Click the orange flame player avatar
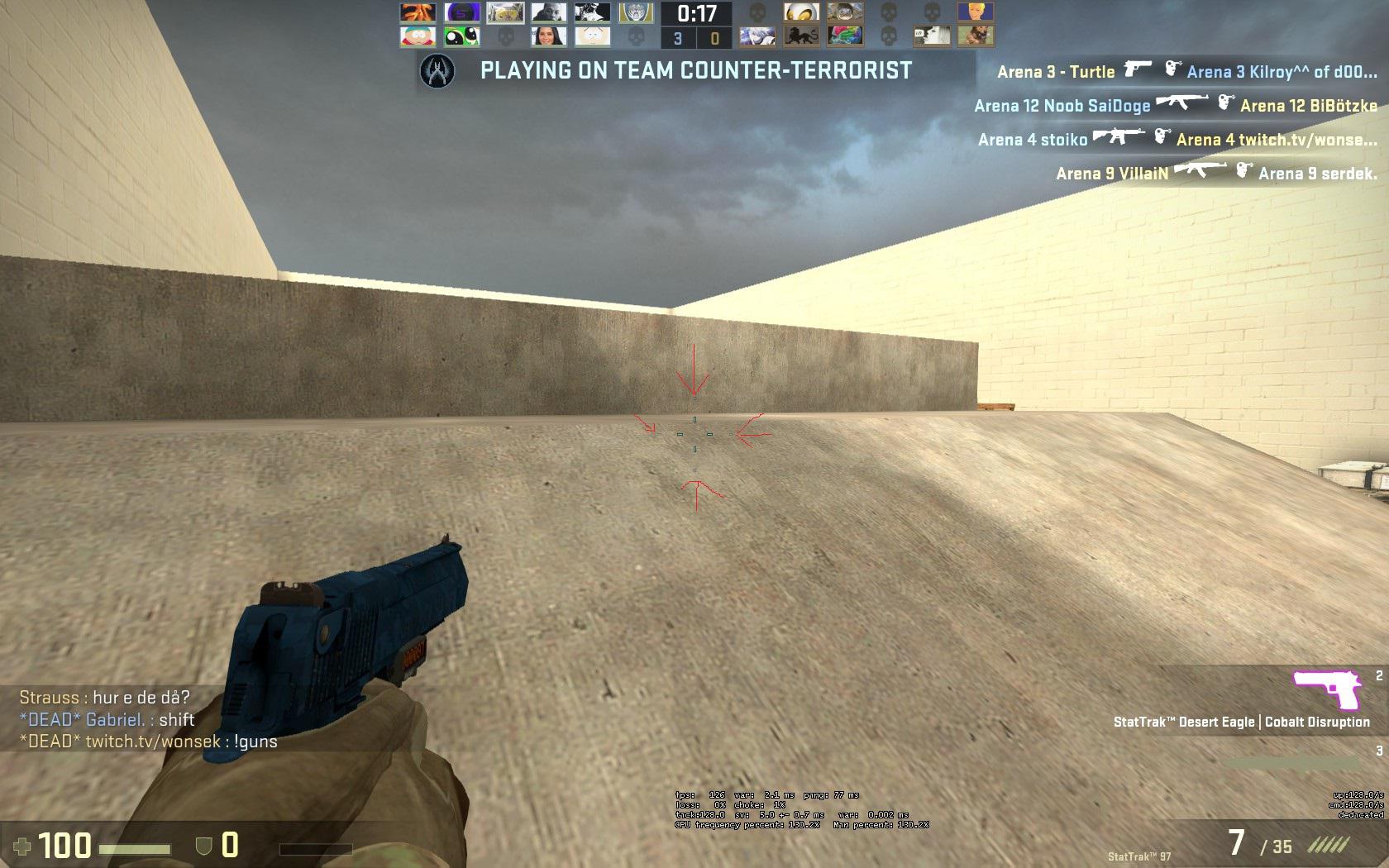Viewport: 1389px width, 868px height. [418, 12]
